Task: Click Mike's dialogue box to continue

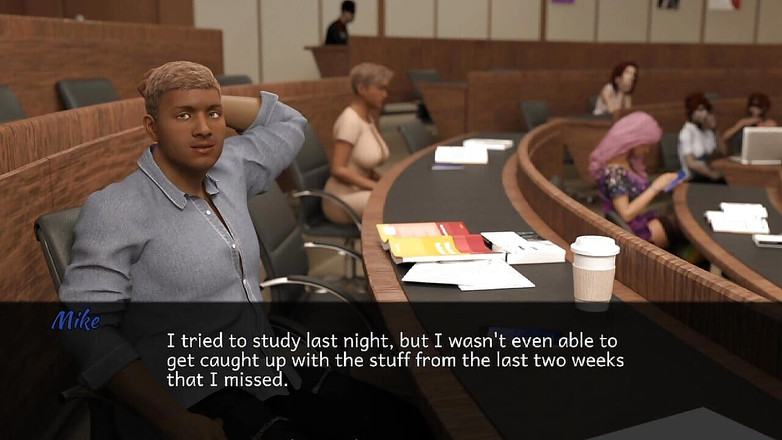Action: click(394, 360)
